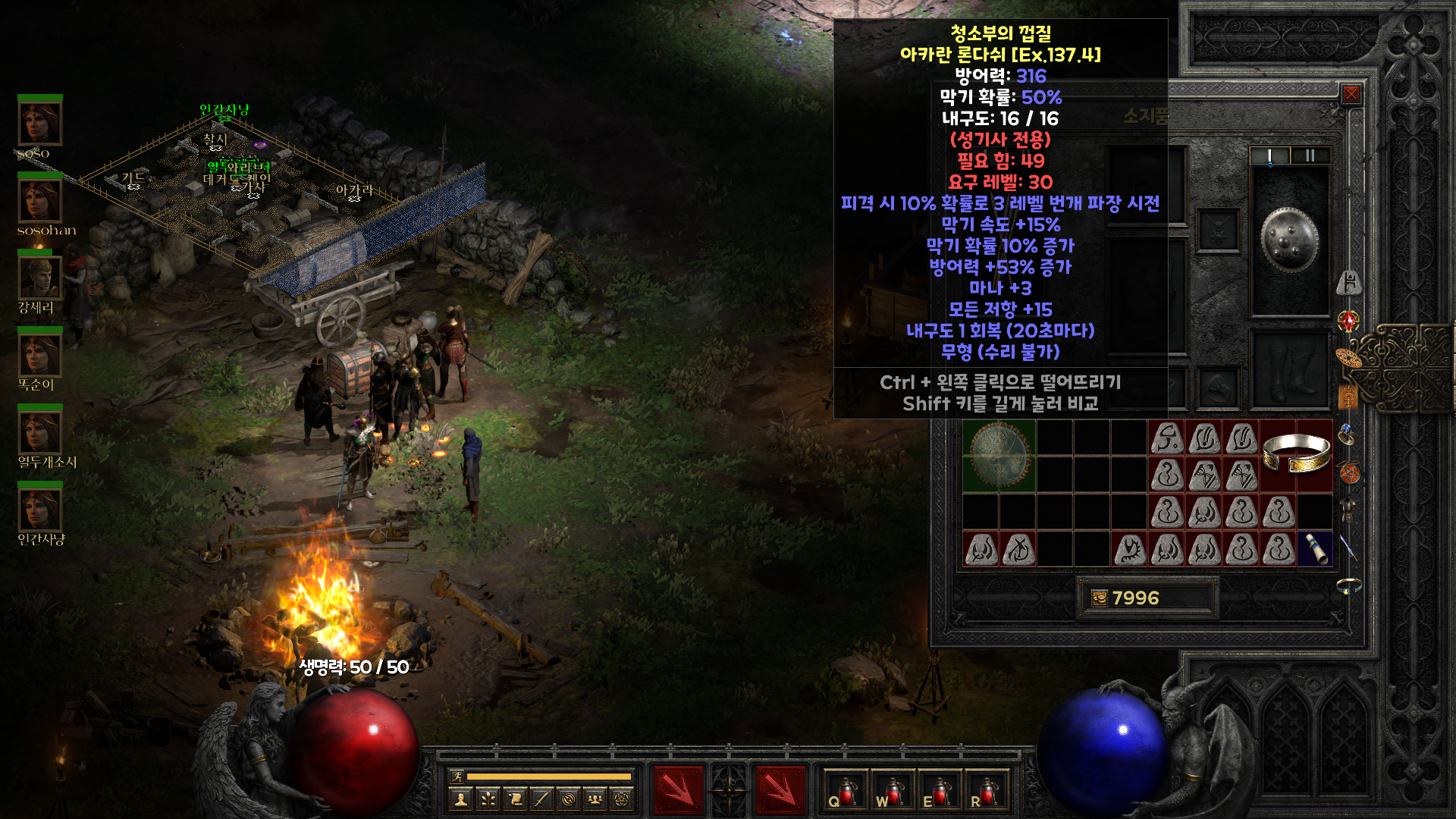
Task: Click the pentagram icon in the mini menu
Action: click(x=622, y=799)
